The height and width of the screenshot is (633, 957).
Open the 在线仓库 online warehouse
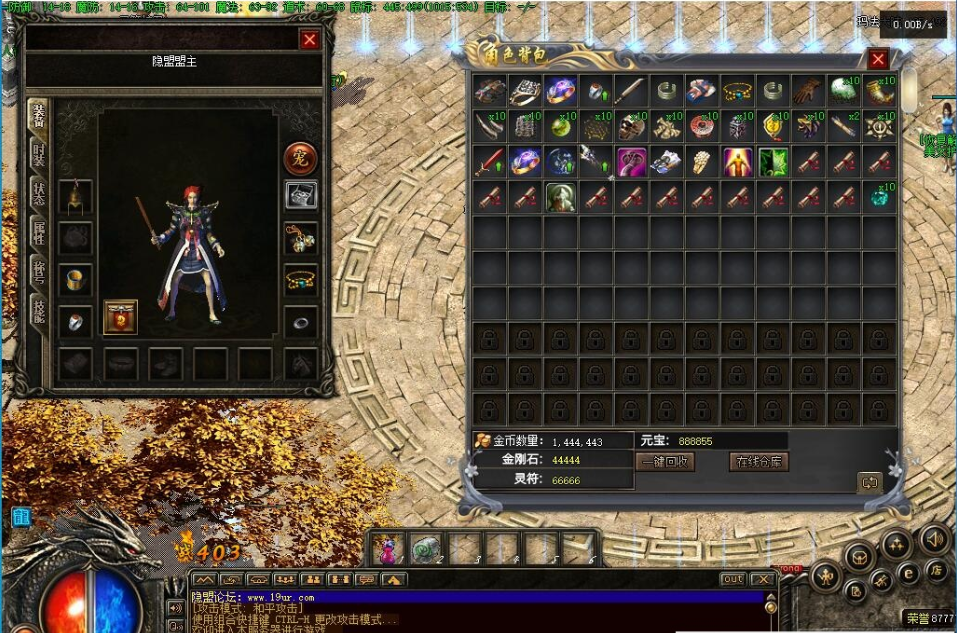point(760,461)
